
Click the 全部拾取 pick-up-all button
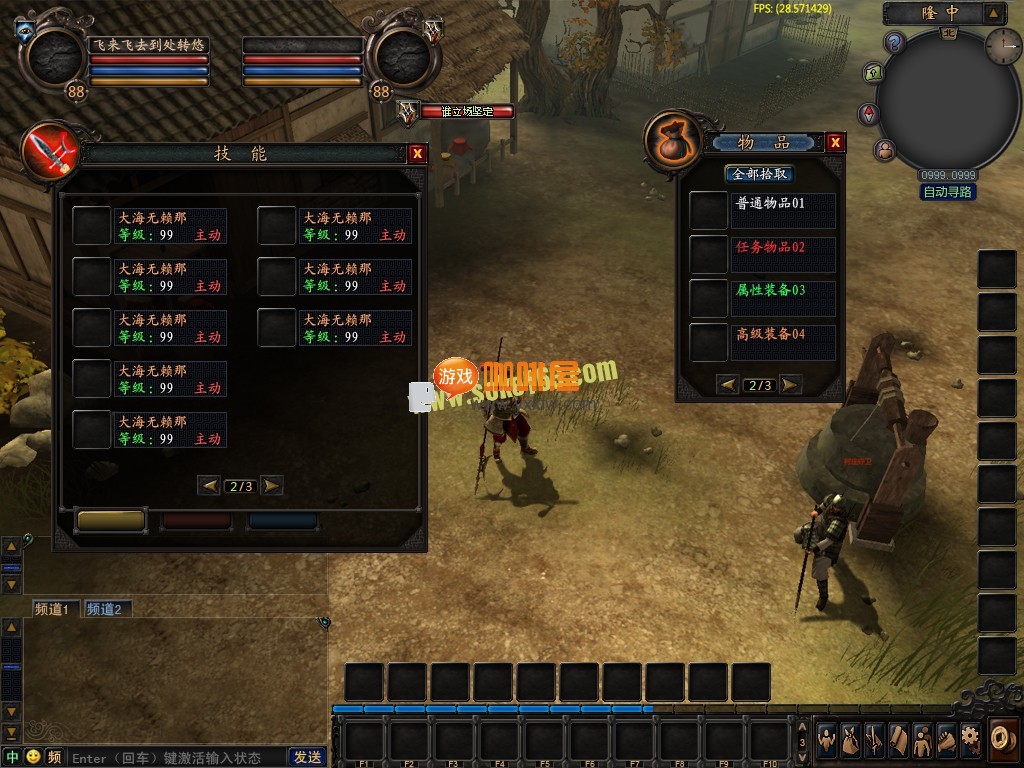pyautogui.click(x=761, y=174)
